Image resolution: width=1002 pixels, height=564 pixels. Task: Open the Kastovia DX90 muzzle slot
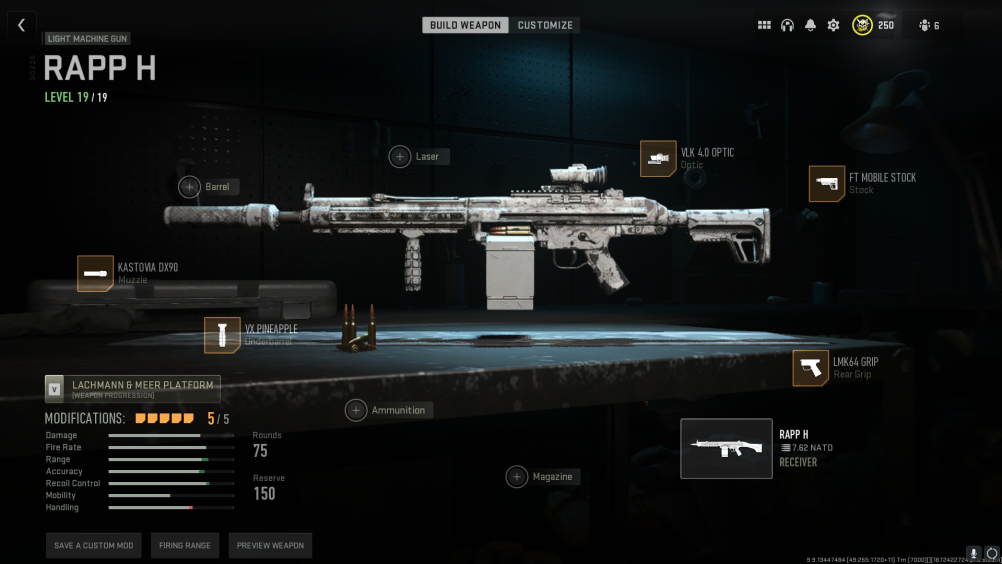(x=95, y=273)
